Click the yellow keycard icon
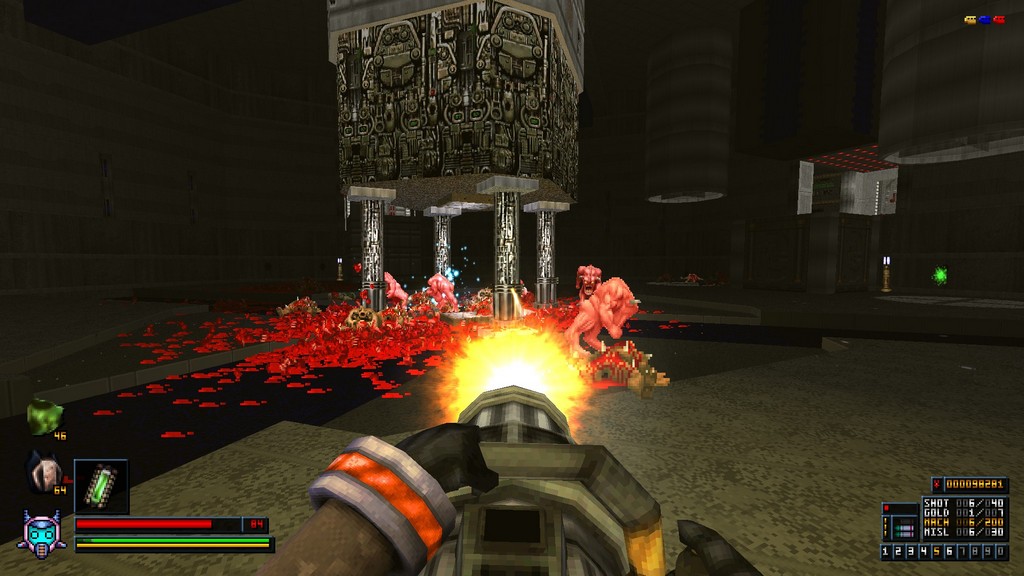 (x=970, y=20)
